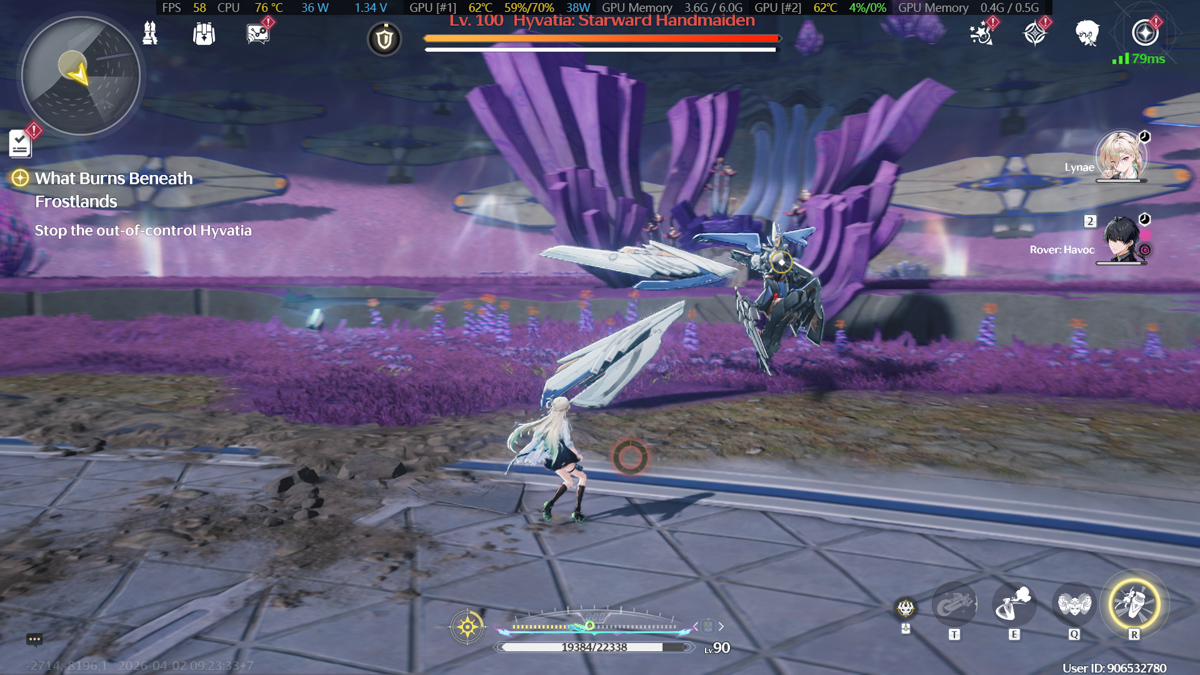Open the character head profile icon

tap(1088, 34)
